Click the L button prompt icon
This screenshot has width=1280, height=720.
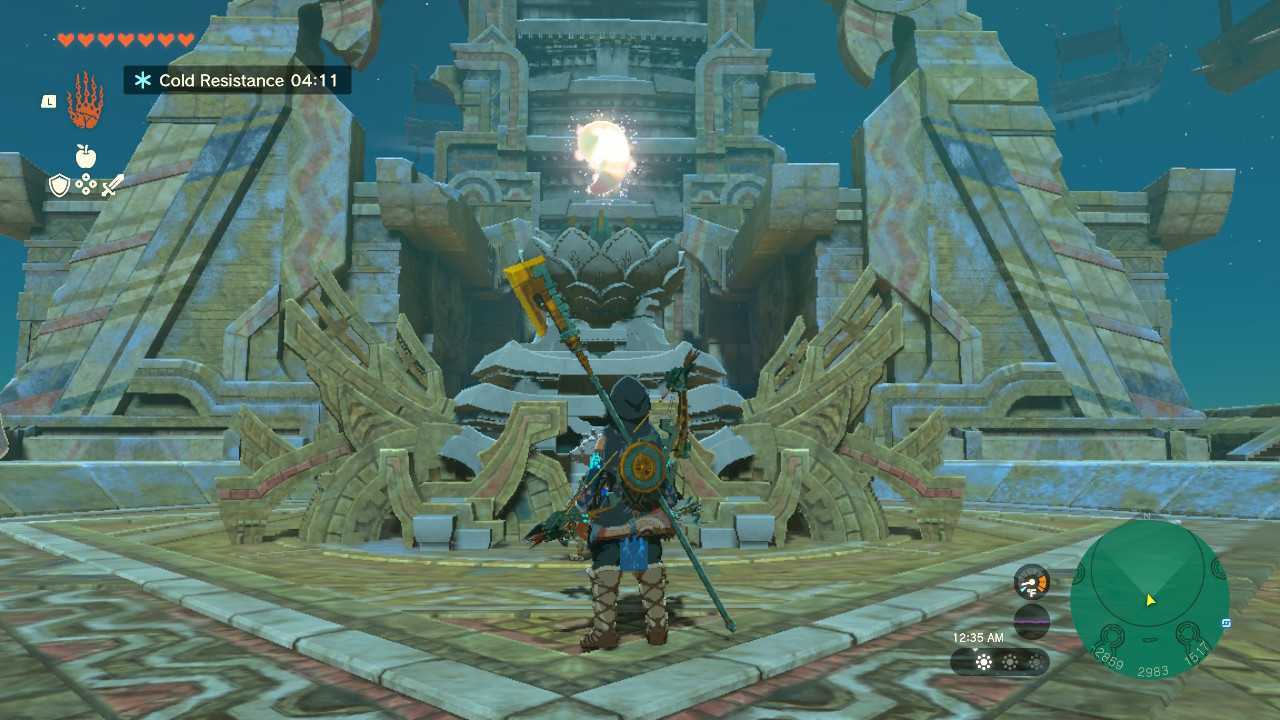49,101
